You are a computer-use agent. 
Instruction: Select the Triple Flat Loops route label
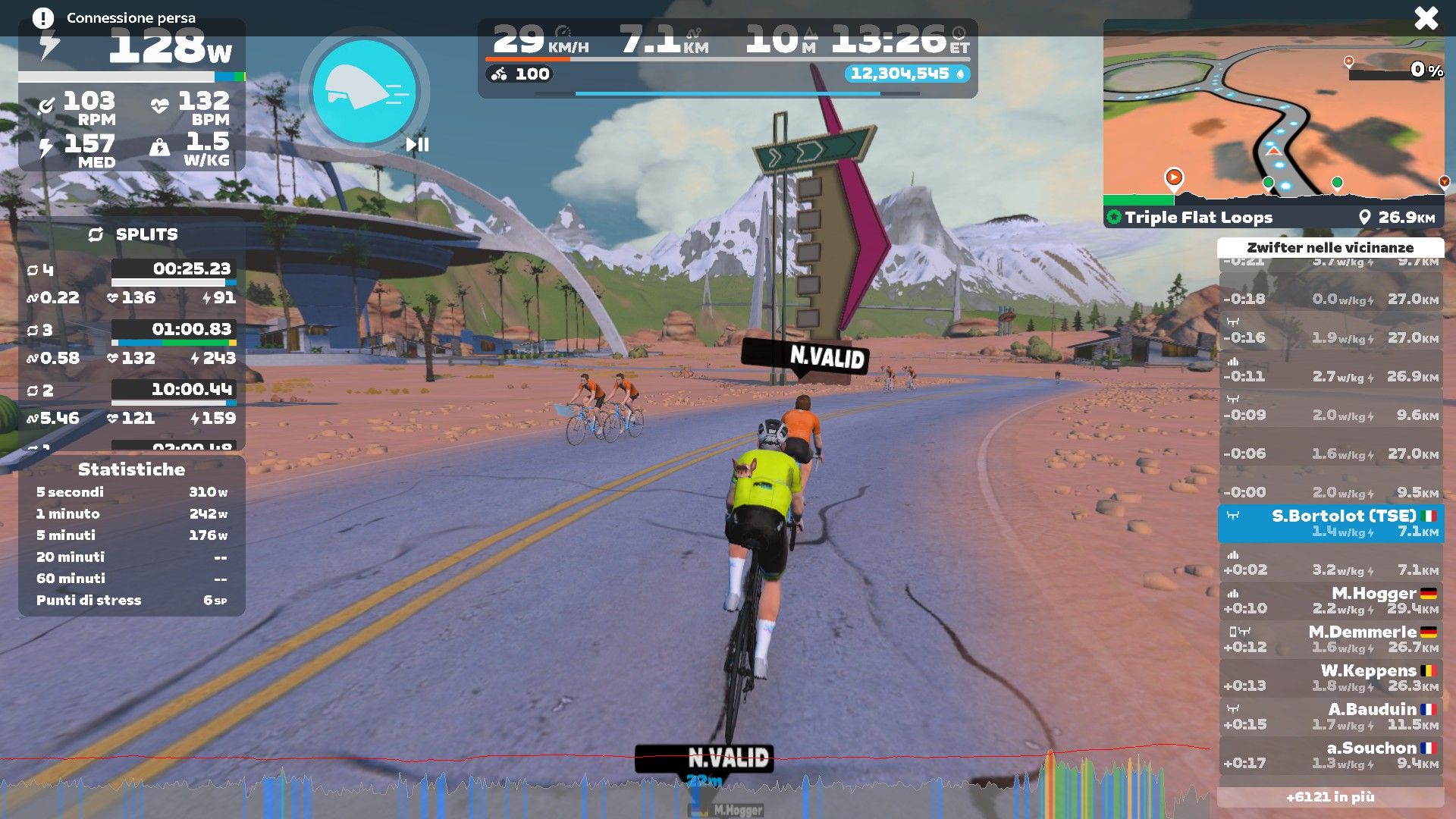pos(1198,218)
